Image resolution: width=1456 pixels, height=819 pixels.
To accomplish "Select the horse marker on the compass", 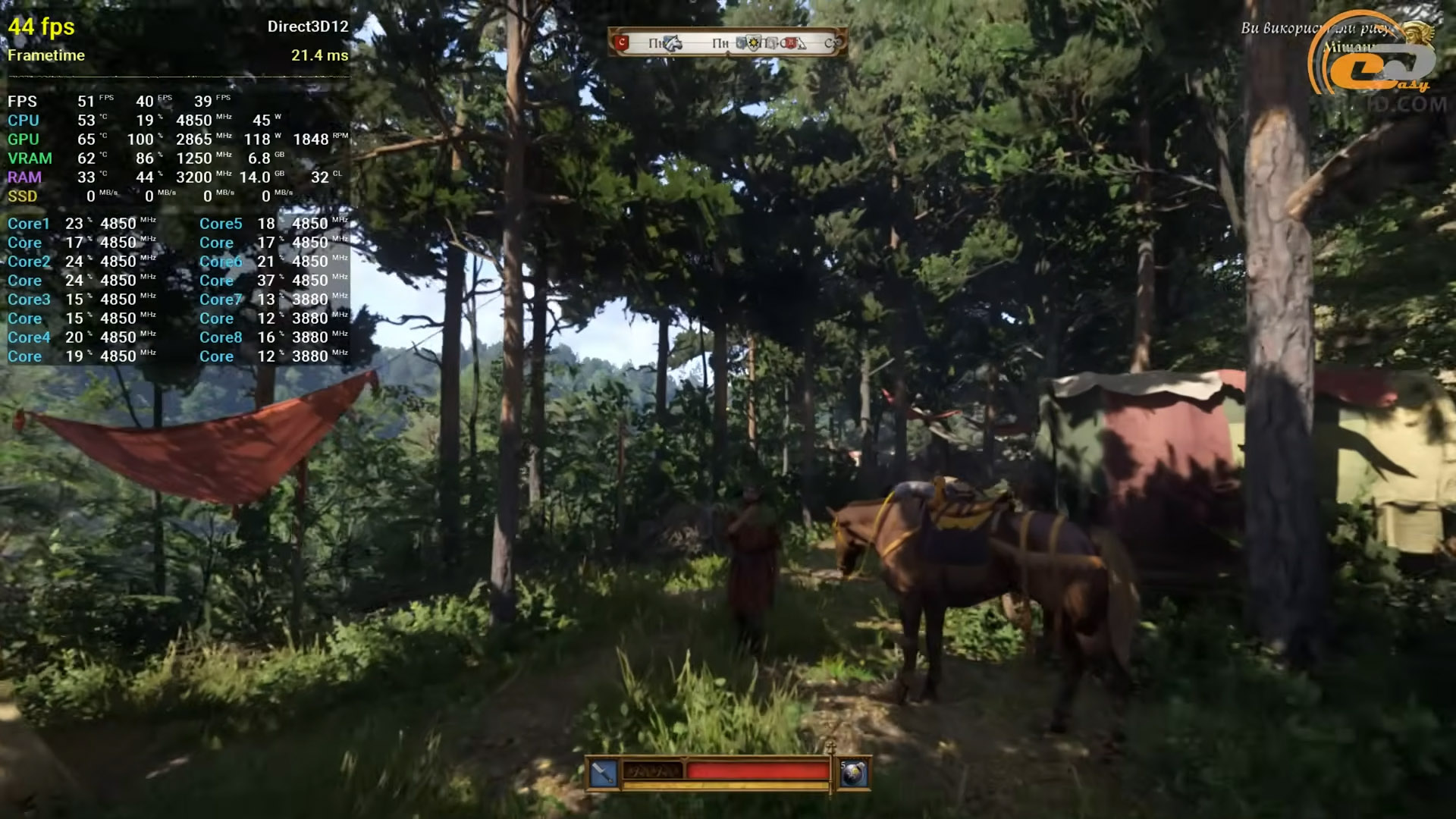I will (673, 43).
